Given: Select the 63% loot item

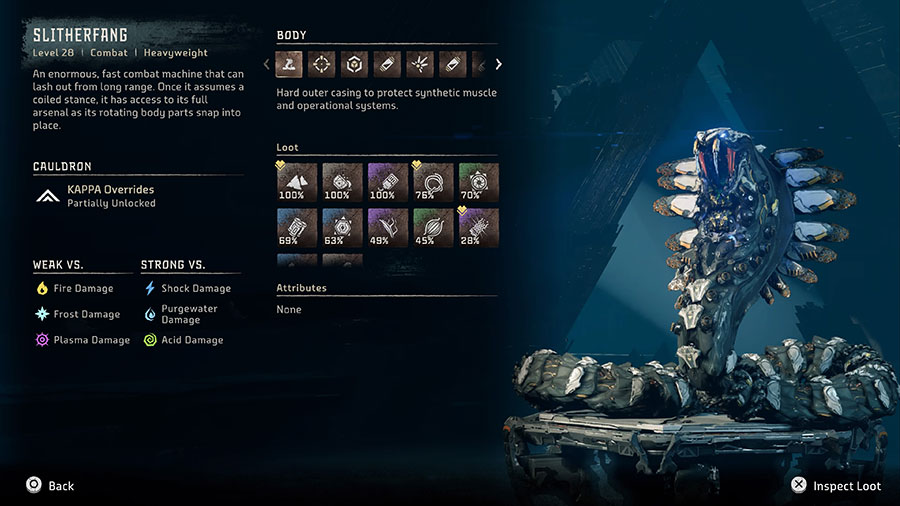Looking at the screenshot, I should tap(342, 227).
